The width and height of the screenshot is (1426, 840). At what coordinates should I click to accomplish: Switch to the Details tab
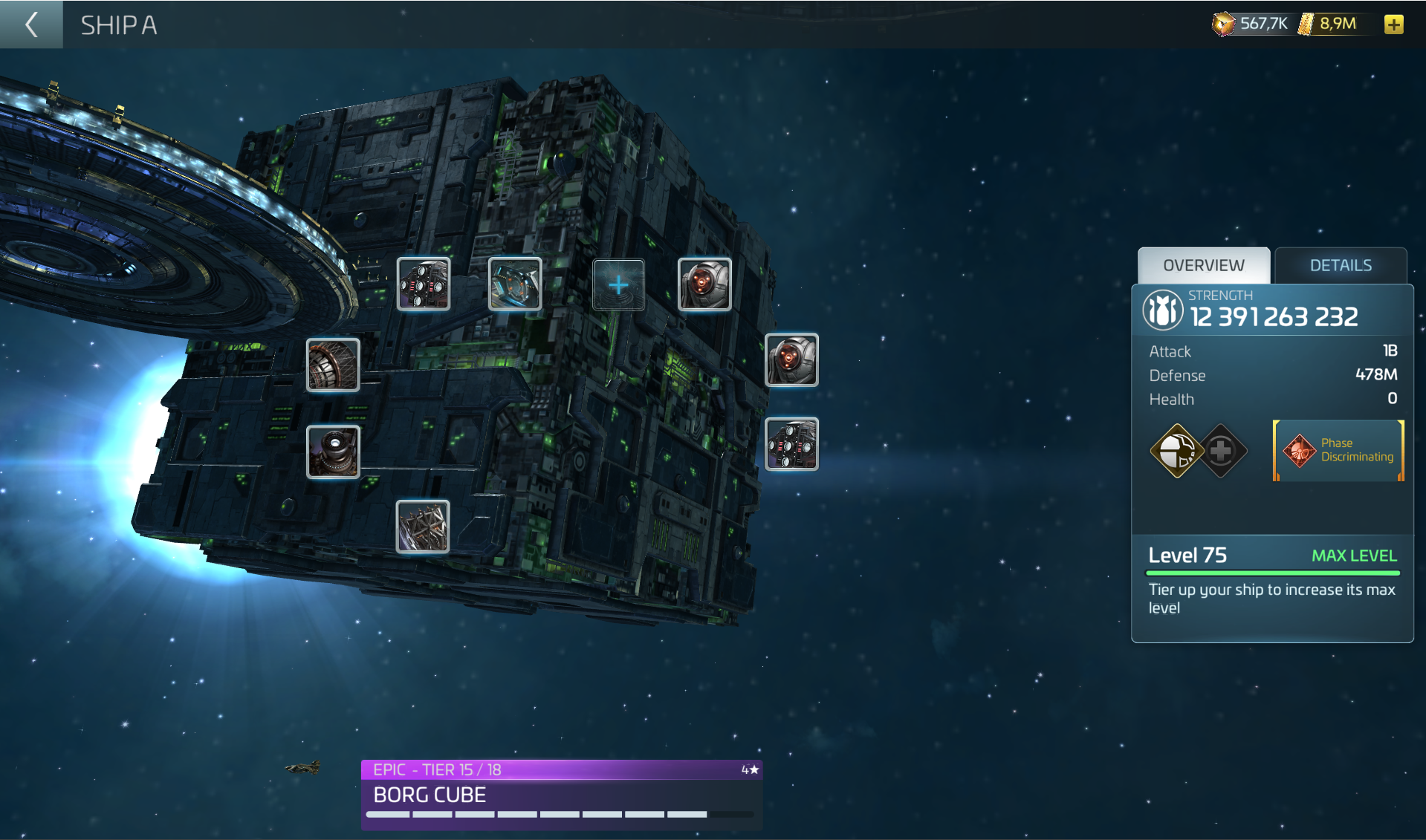1340,265
